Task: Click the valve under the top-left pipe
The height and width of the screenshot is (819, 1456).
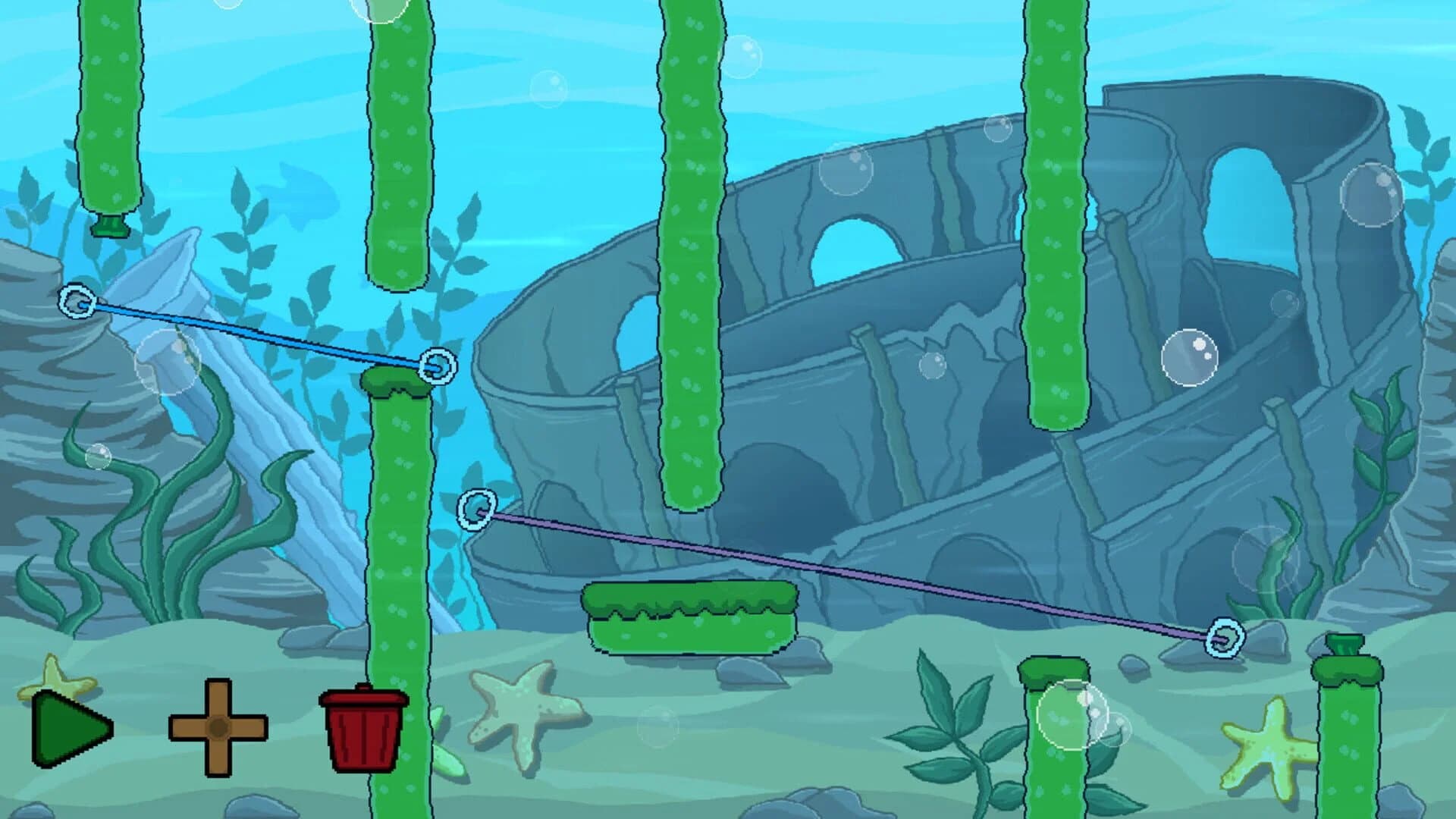Action: coord(110,227)
